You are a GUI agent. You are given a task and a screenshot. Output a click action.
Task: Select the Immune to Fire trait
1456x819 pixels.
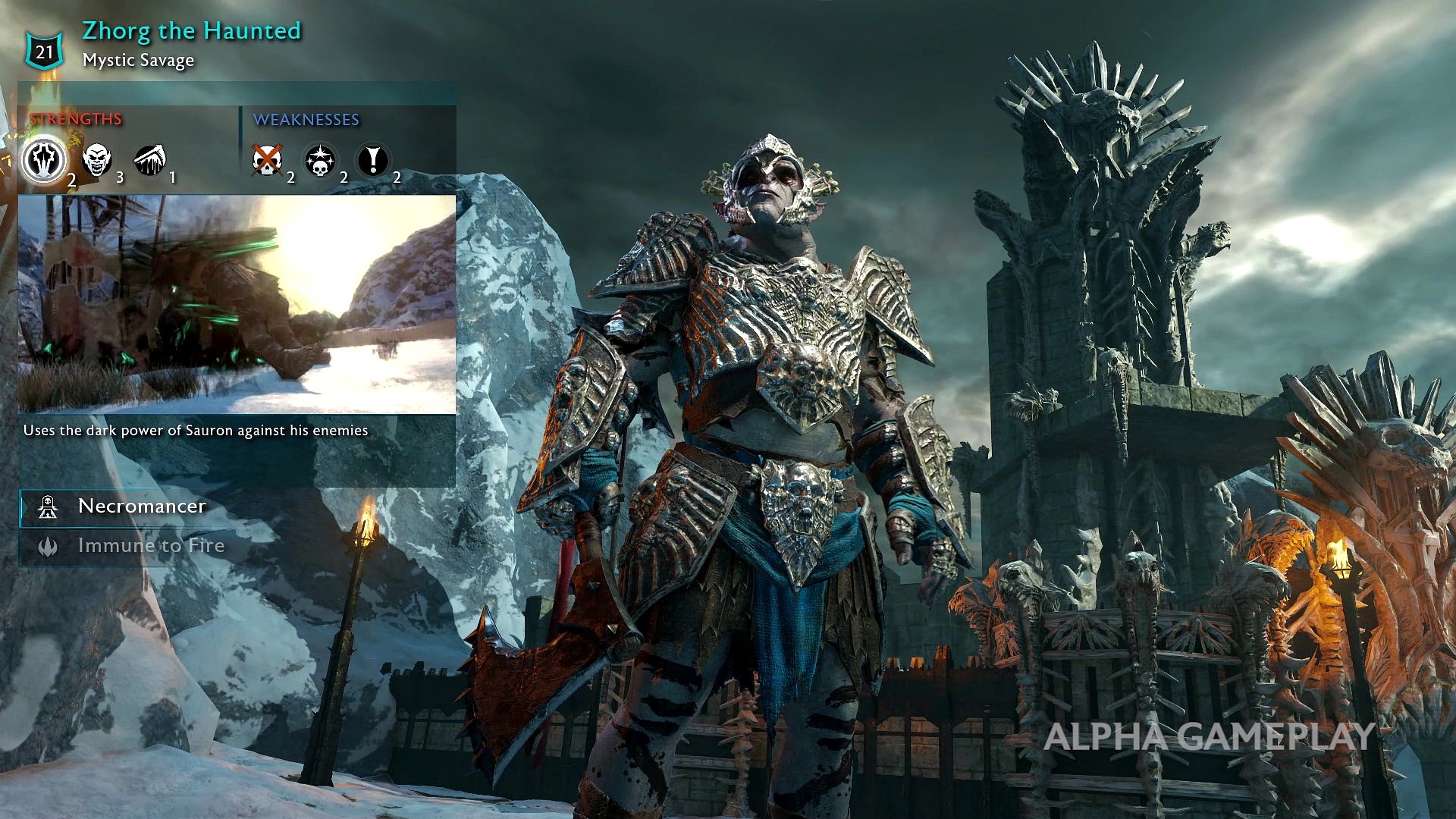coord(150,546)
